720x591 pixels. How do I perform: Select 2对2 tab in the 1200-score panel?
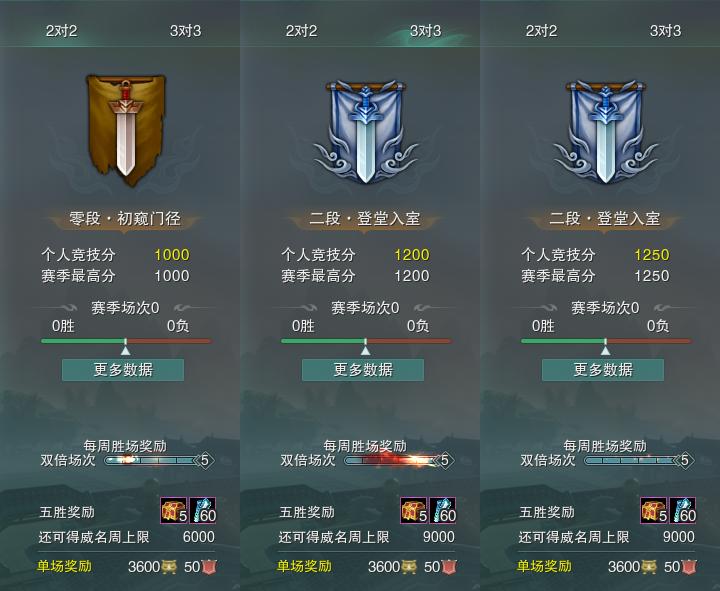[302, 30]
